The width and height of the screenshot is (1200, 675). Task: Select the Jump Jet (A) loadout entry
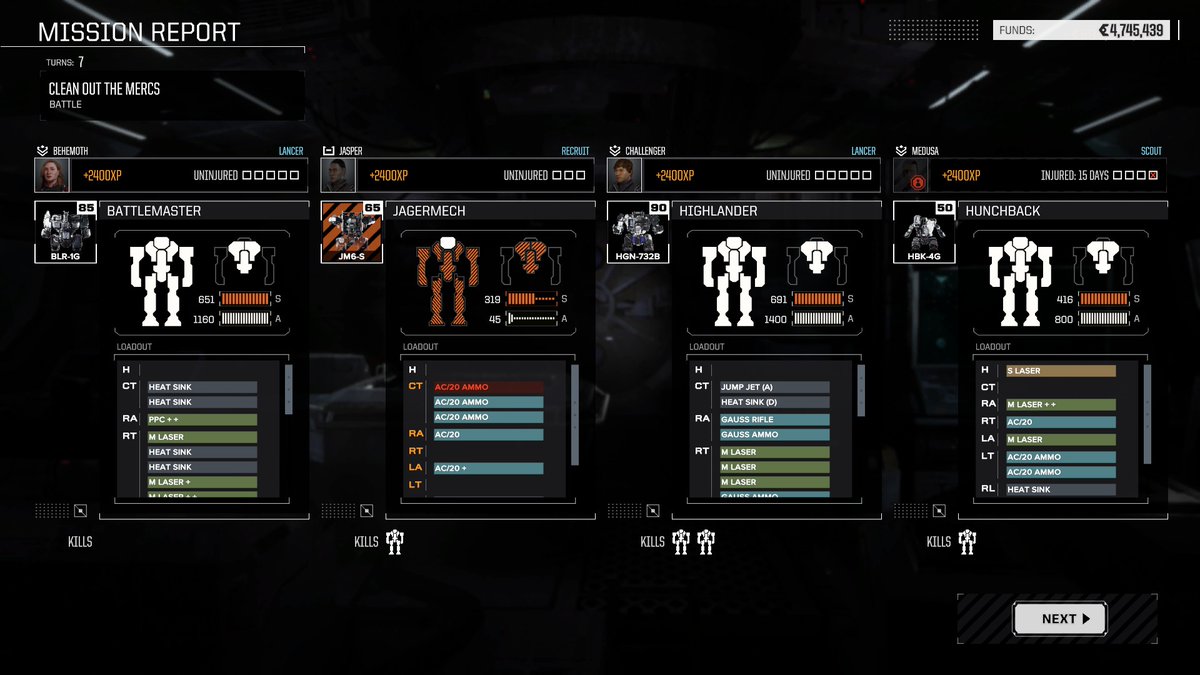click(x=774, y=387)
